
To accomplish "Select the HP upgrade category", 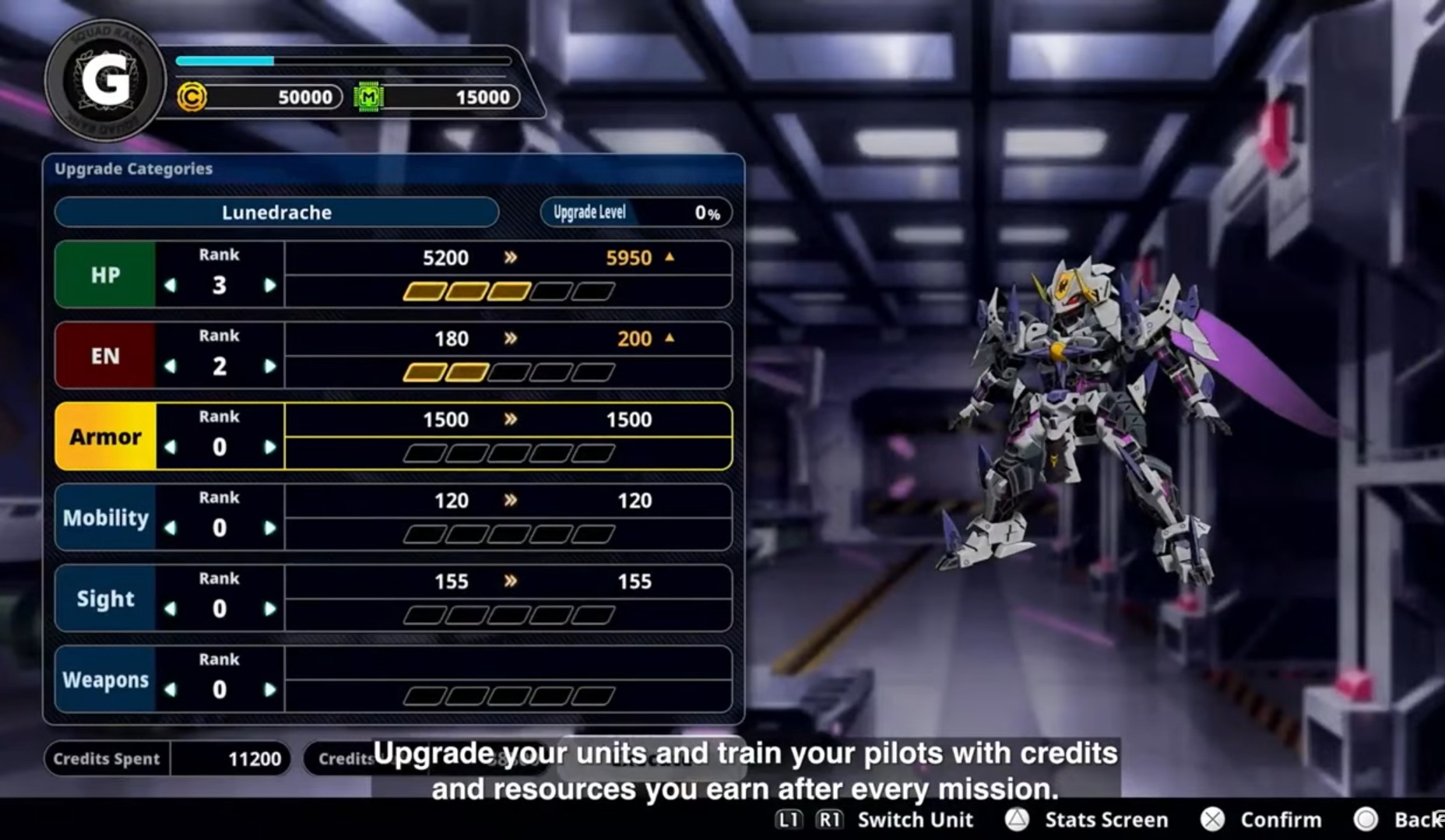I will [x=105, y=275].
